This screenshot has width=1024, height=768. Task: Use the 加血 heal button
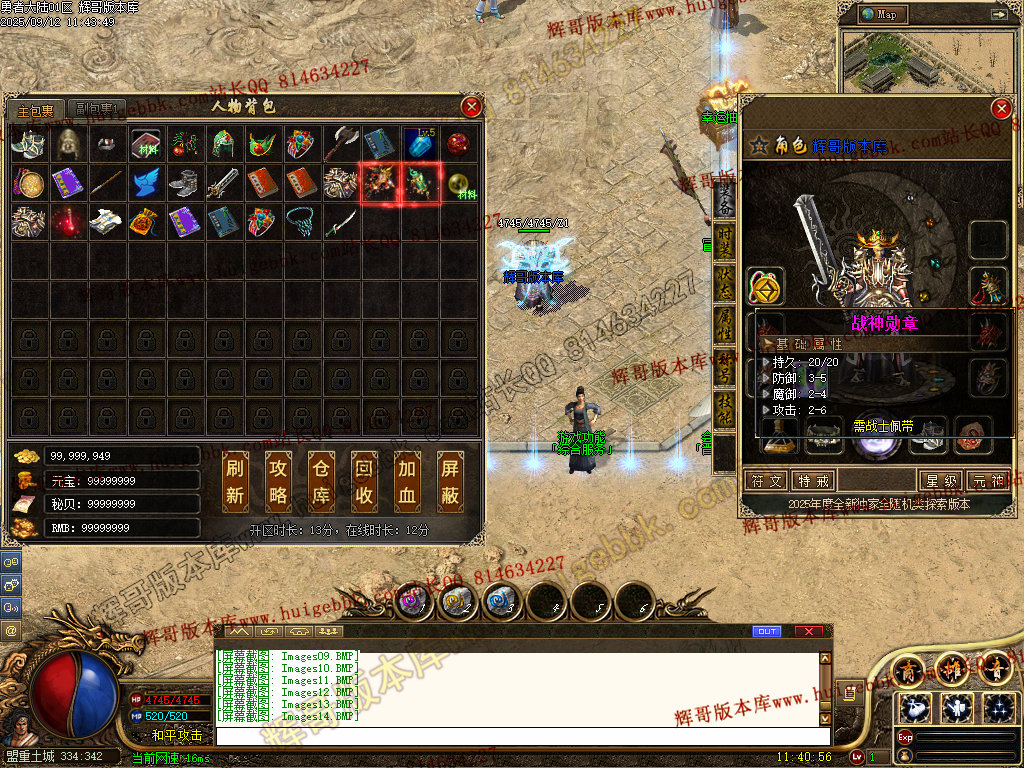pyautogui.click(x=408, y=481)
